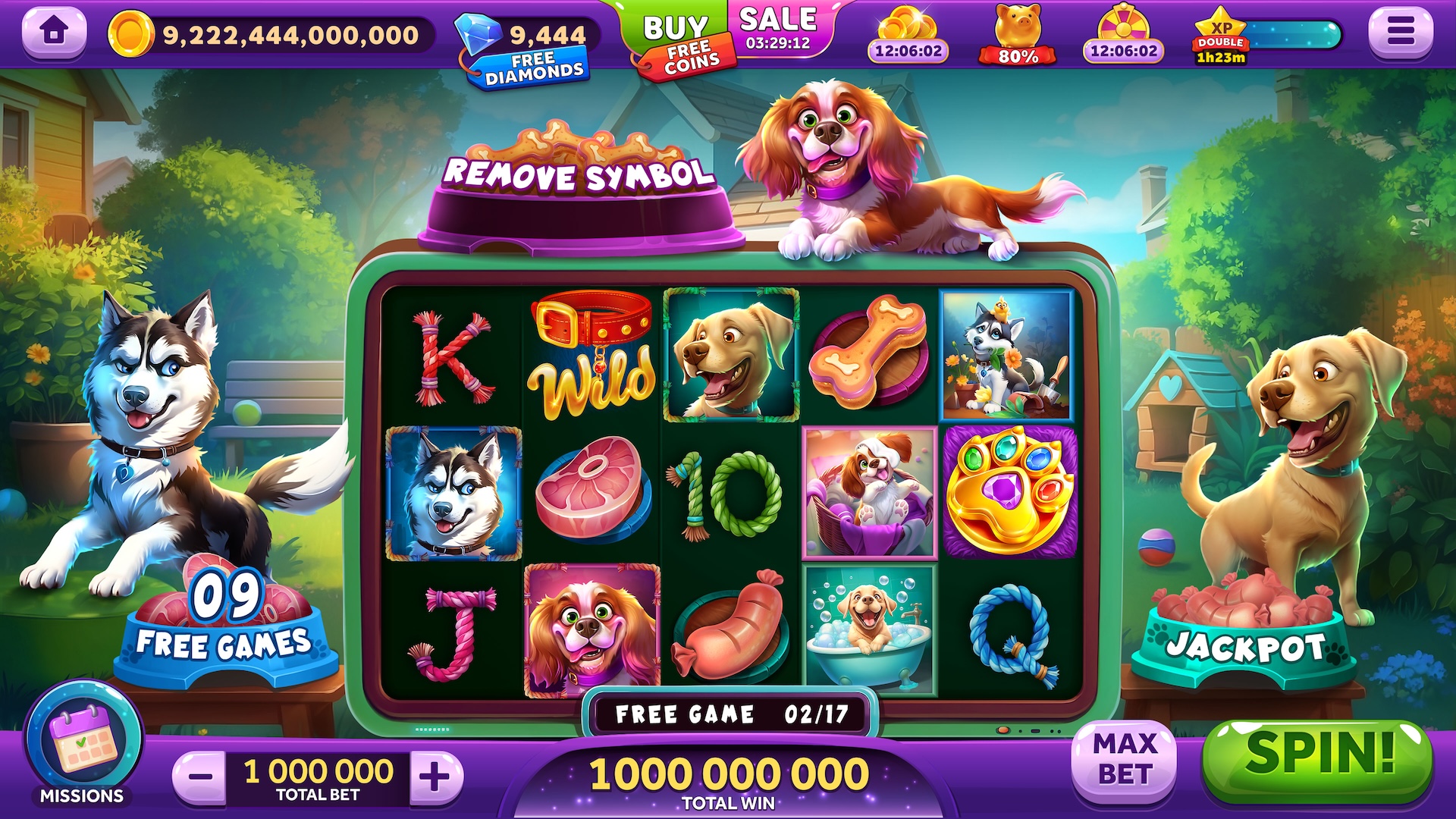Go to the home lobby
Image resolution: width=1456 pixels, height=819 pixels.
(x=54, y=31)
